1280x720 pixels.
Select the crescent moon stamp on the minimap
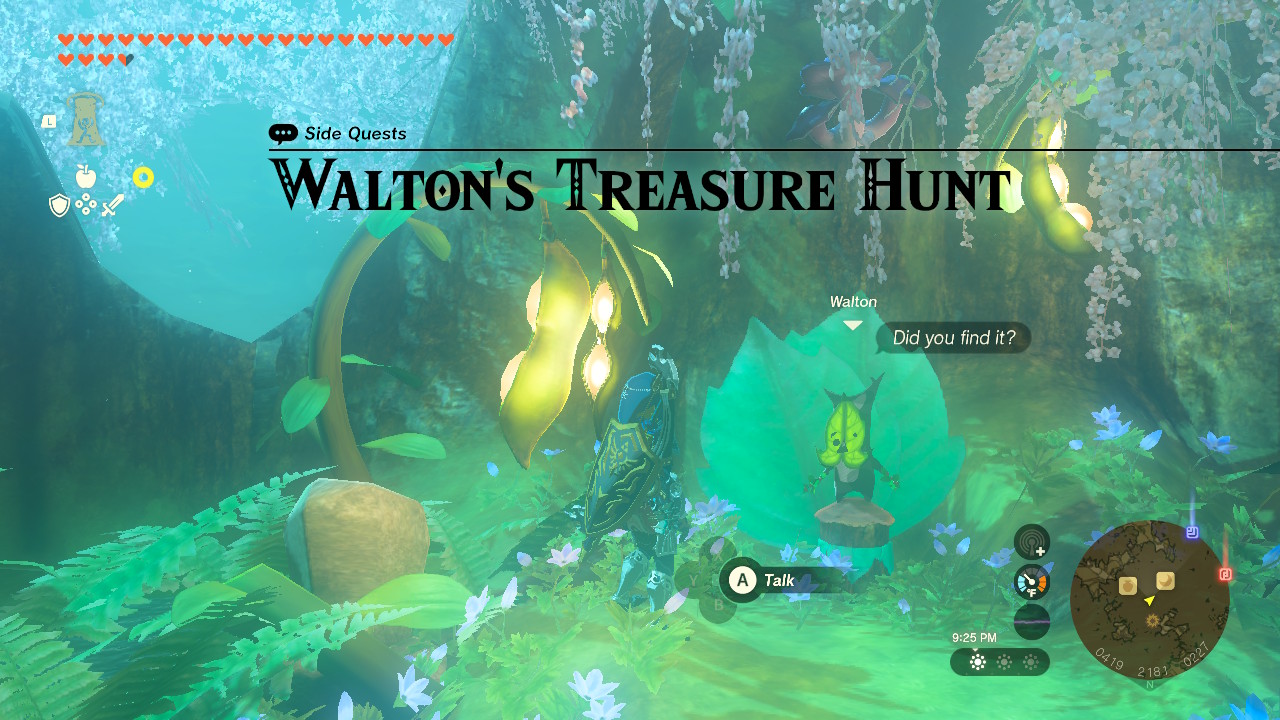click(1165, 581)
